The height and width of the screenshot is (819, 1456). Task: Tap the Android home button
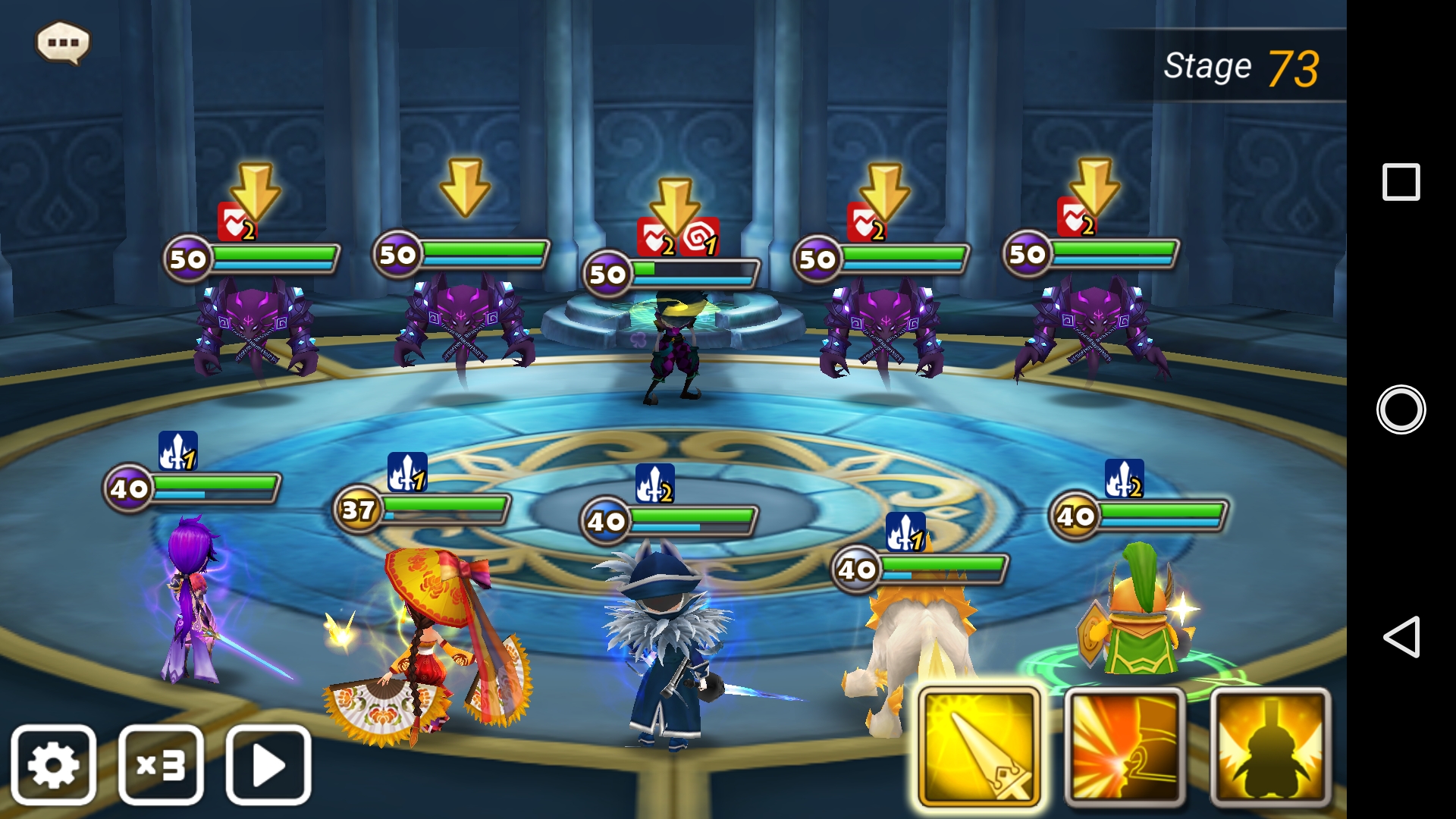[x=1401, y=409]
